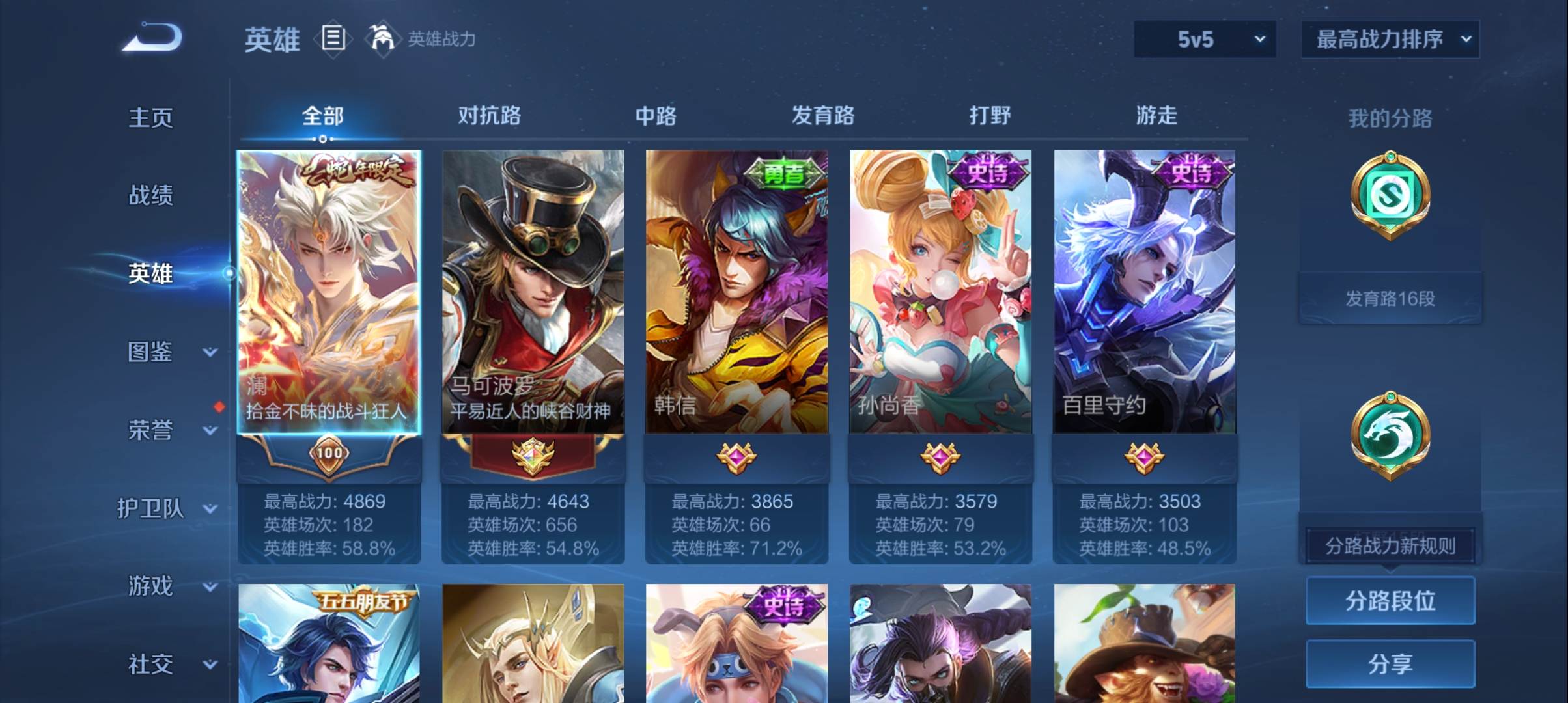The width and height of the screenshot is (1568, 703).
Task: Go back using the return arrow
Action: tap(152, 38)
